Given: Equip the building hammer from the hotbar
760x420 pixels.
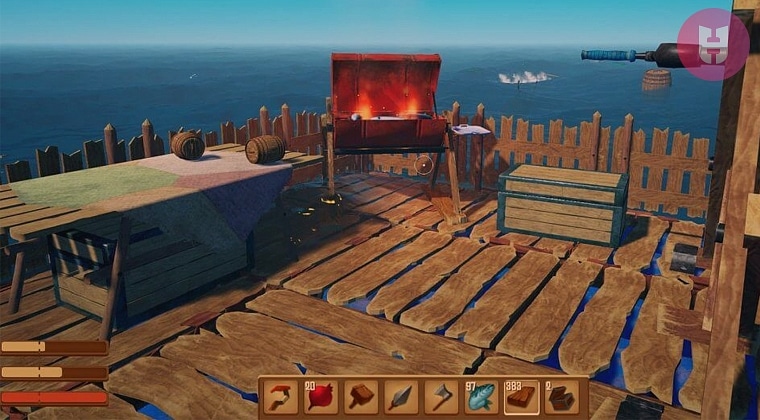Looking at the screenshot, I should (360, 397).
